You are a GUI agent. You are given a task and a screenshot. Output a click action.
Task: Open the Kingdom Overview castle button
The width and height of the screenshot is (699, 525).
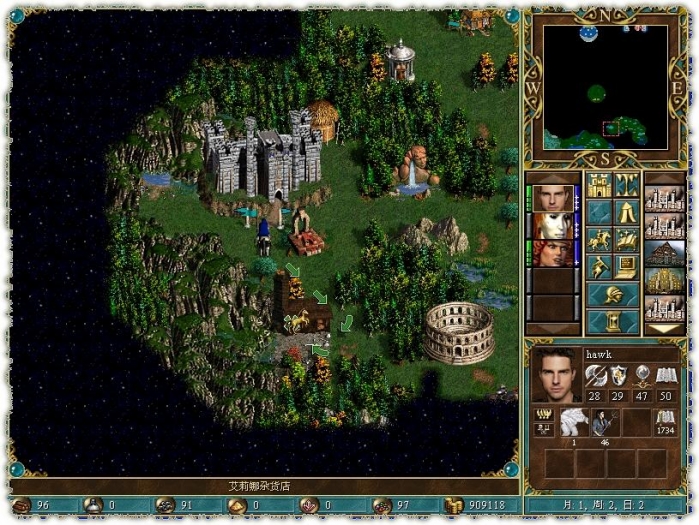coord(599,185)
